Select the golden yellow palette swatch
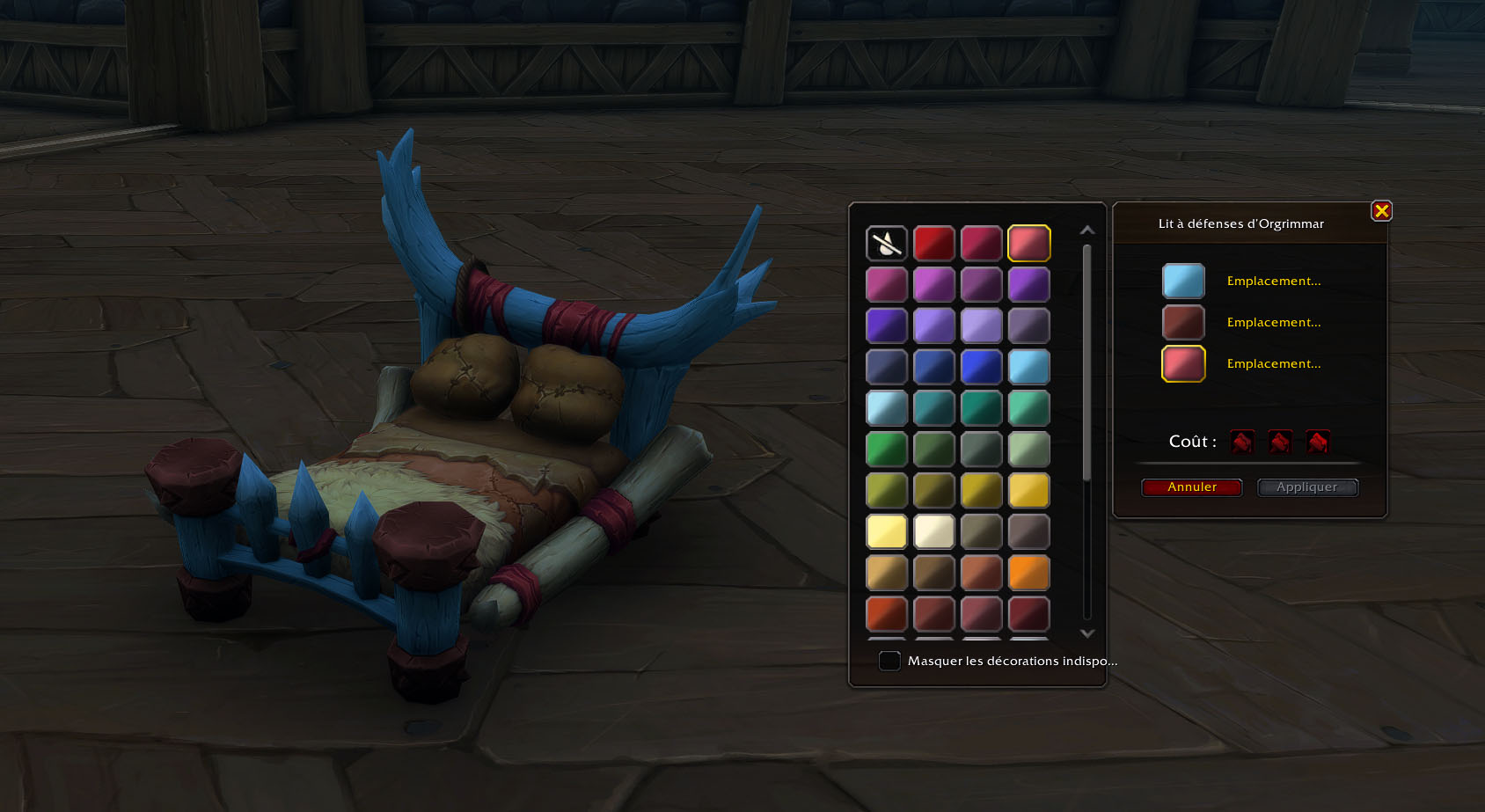Viewport: 1485px width, 812px height. pyautogui.click(x=1029, y=491)
